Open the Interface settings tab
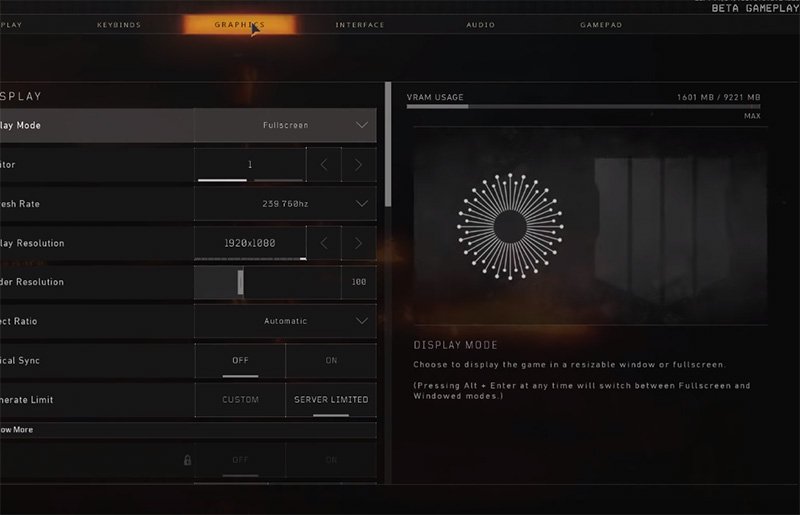Viewport: 800px width, 515px height. coord(360,25)
